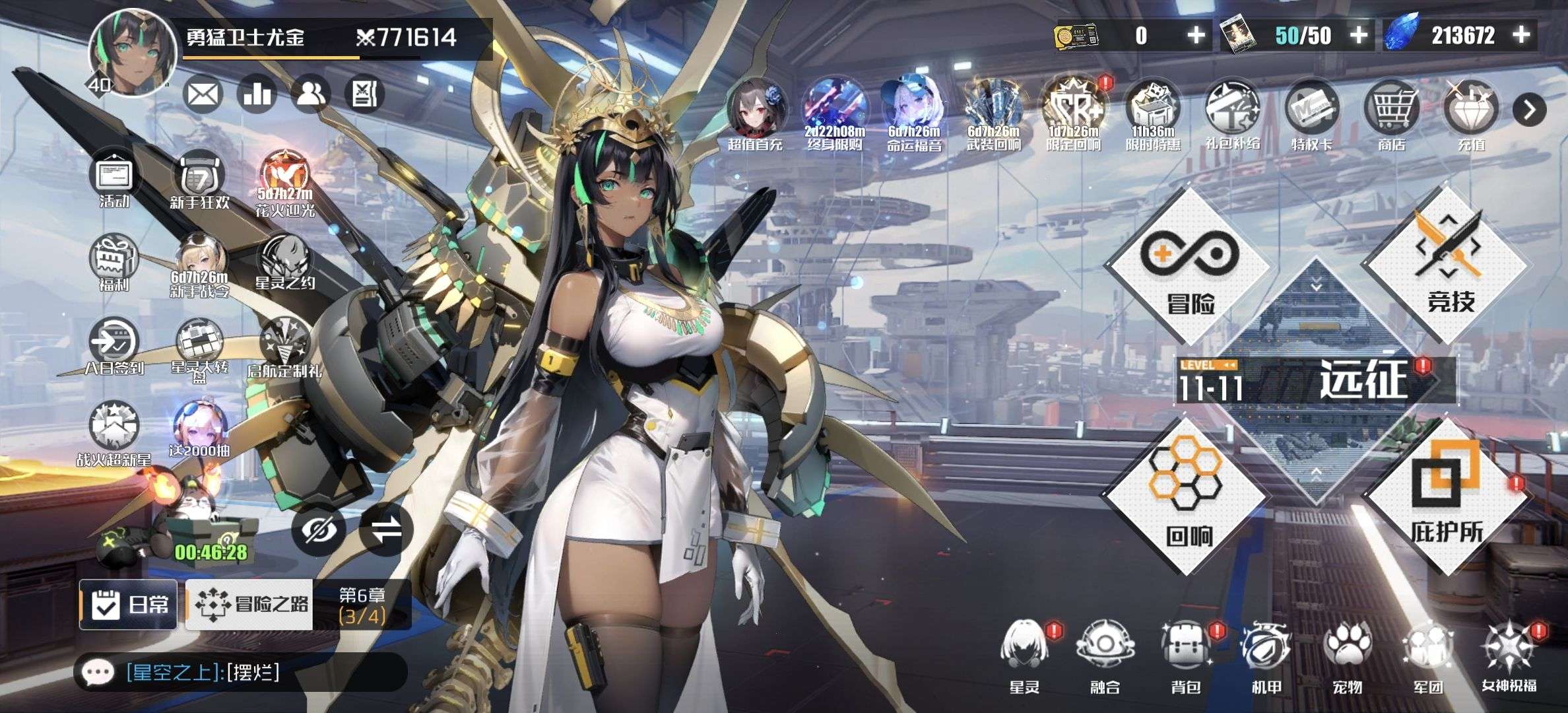The height and width of the screenshot is (713, 1568).
Task: Open the 军团 legion menu
Action: [1427, 654]
